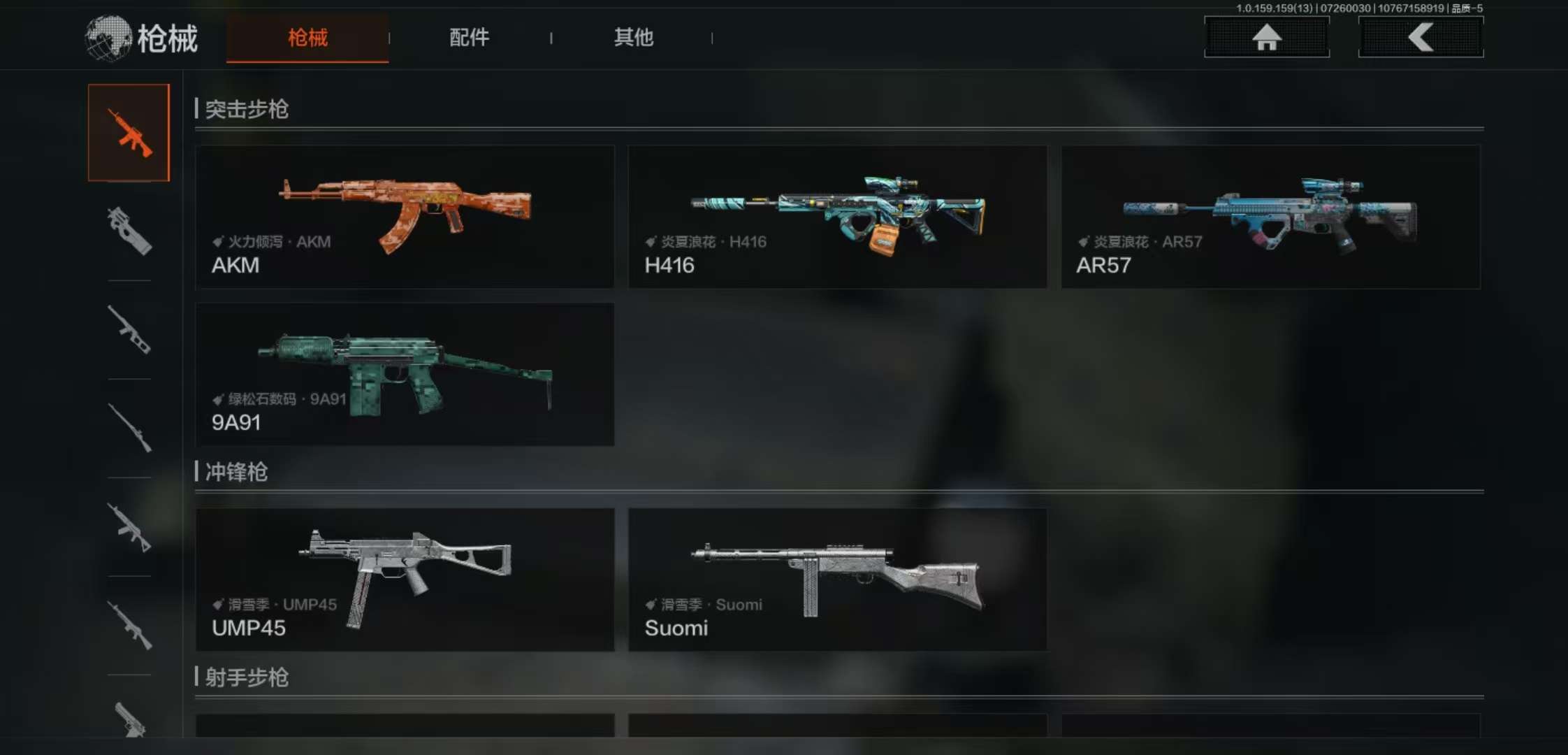Select the AKM weapon card
This screenshot has height=755, width=1568.
tap(405, 217)
